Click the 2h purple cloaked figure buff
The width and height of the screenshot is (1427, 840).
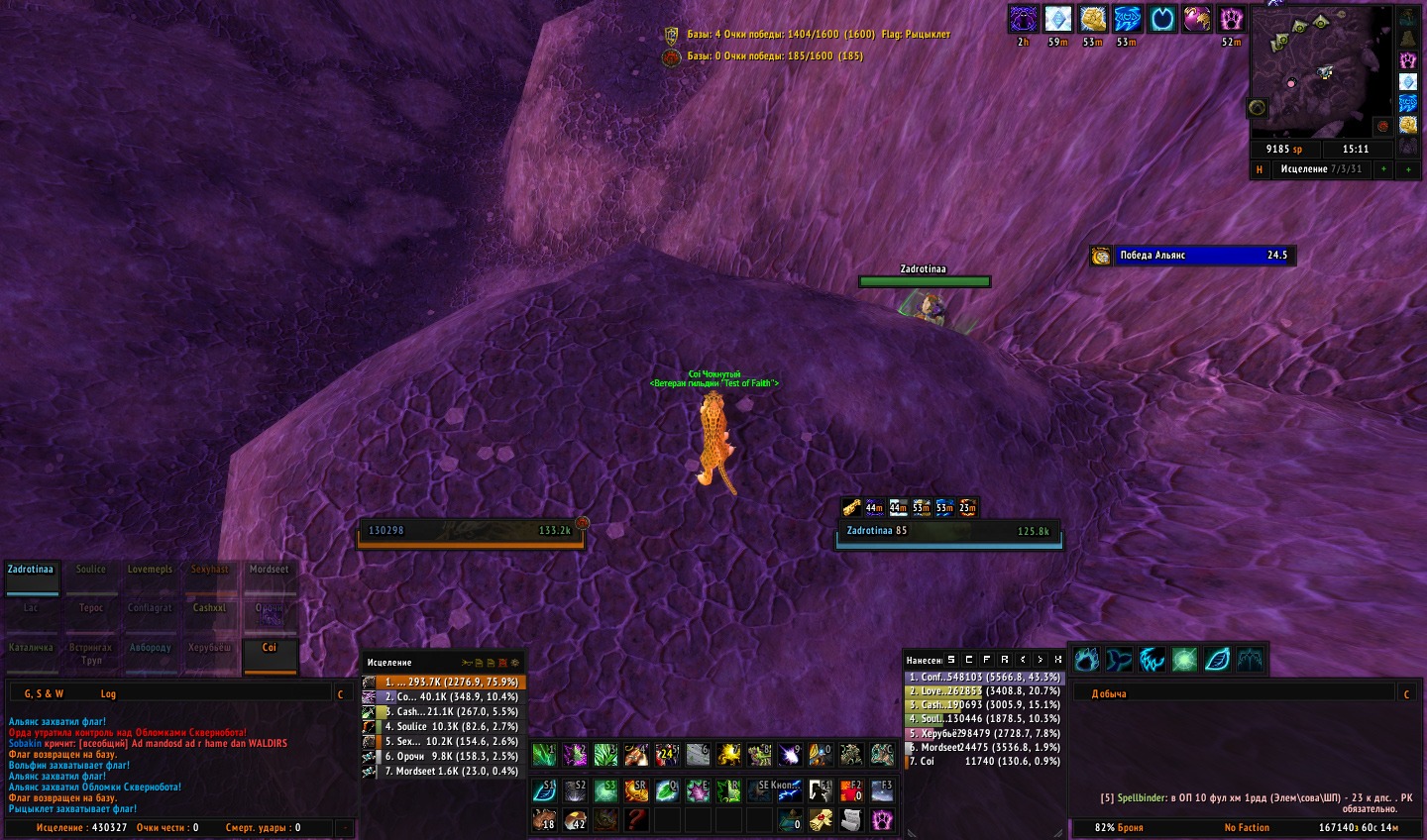[x=1023, y=19]
